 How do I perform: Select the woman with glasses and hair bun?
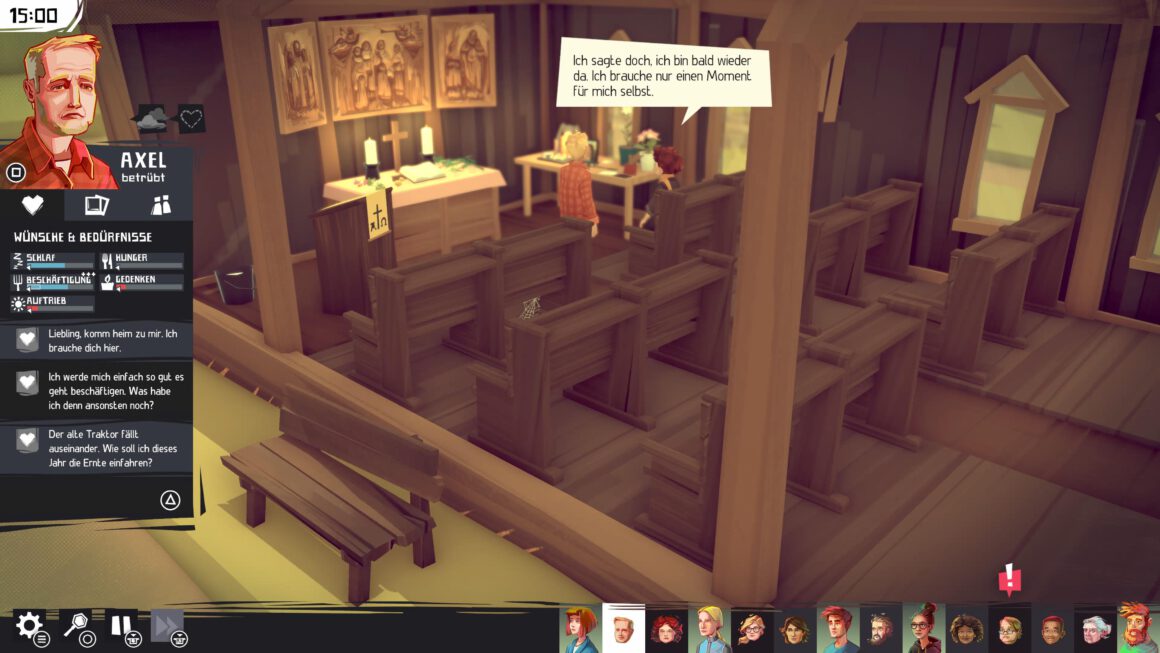pos(924,630)
